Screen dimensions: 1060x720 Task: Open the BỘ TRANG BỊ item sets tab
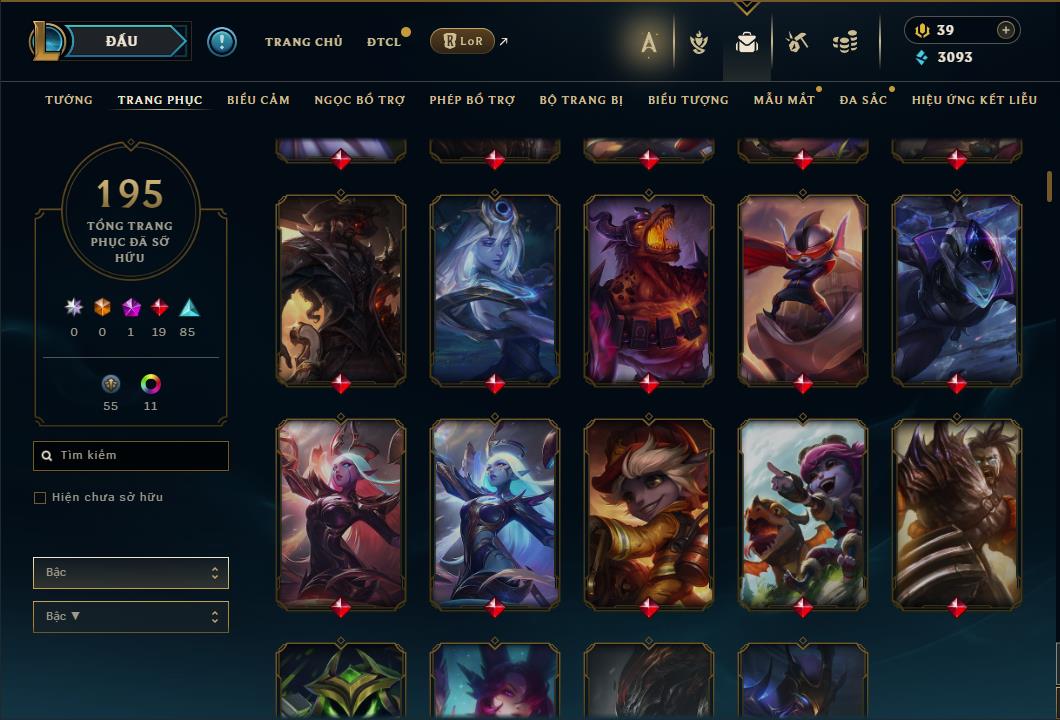point(581,100)
